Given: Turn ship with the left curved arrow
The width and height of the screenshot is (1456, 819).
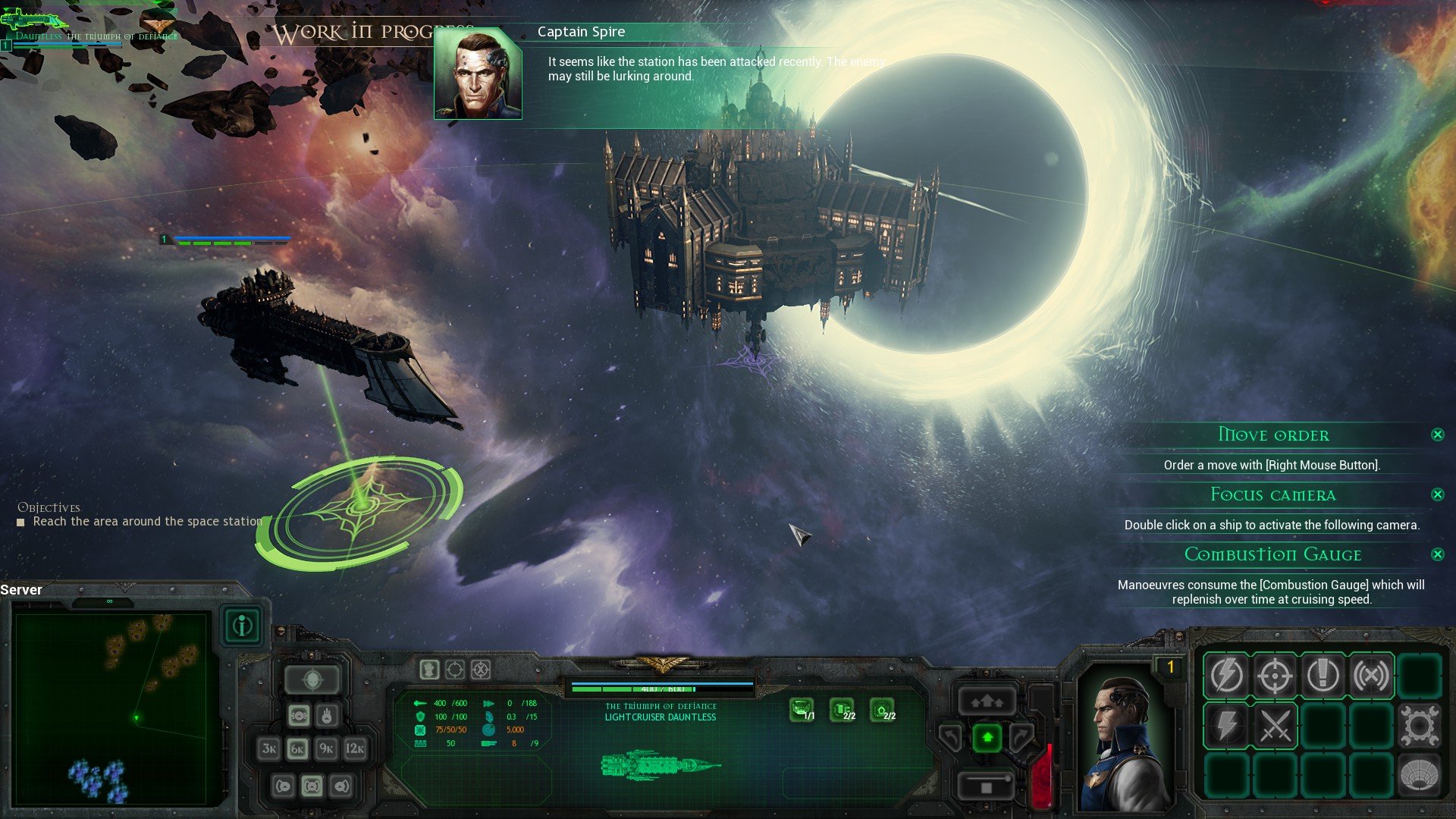Looking at the screenshot, I should (952, 736).
